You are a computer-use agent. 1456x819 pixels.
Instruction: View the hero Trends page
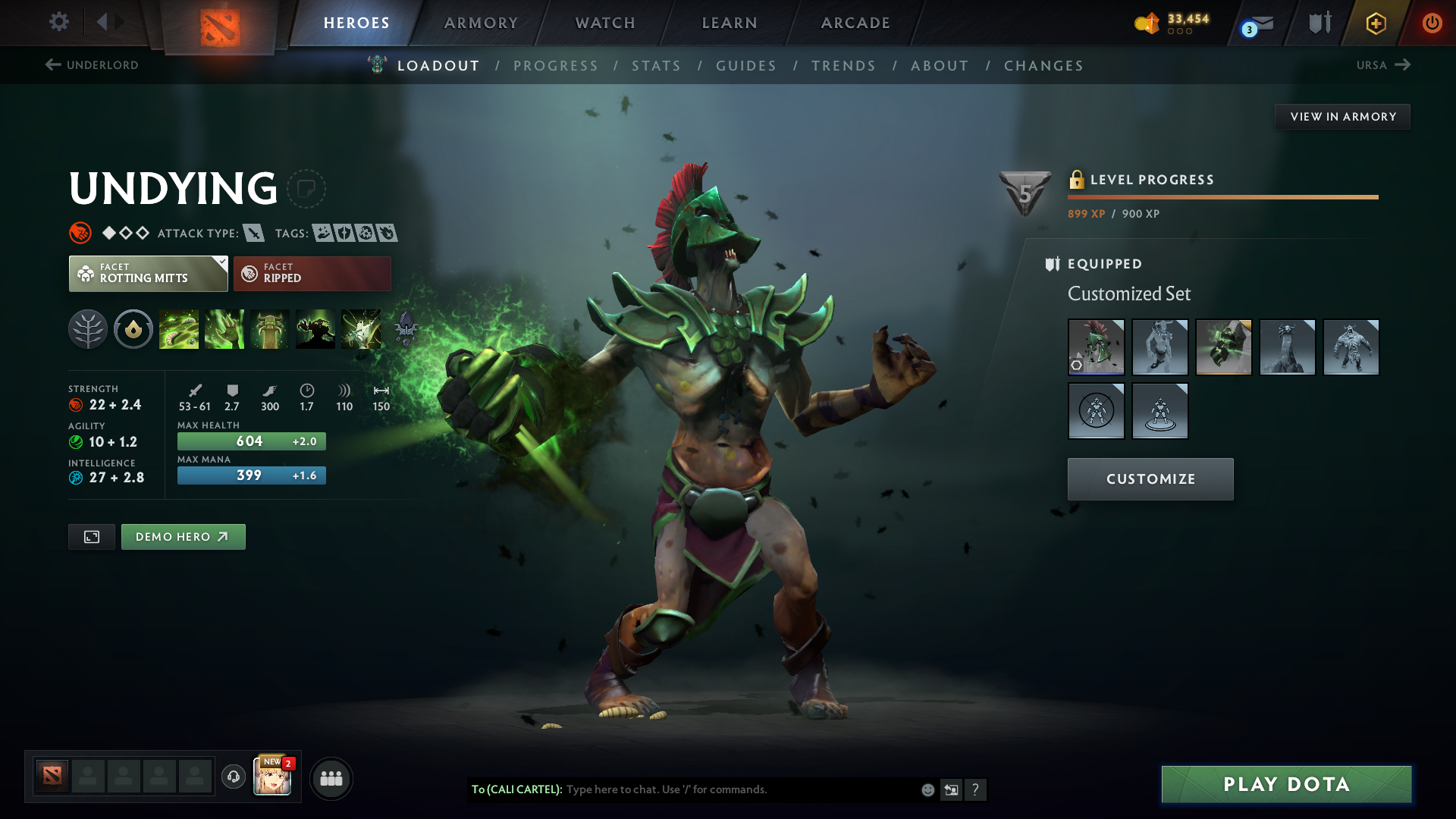coord(843,66)
